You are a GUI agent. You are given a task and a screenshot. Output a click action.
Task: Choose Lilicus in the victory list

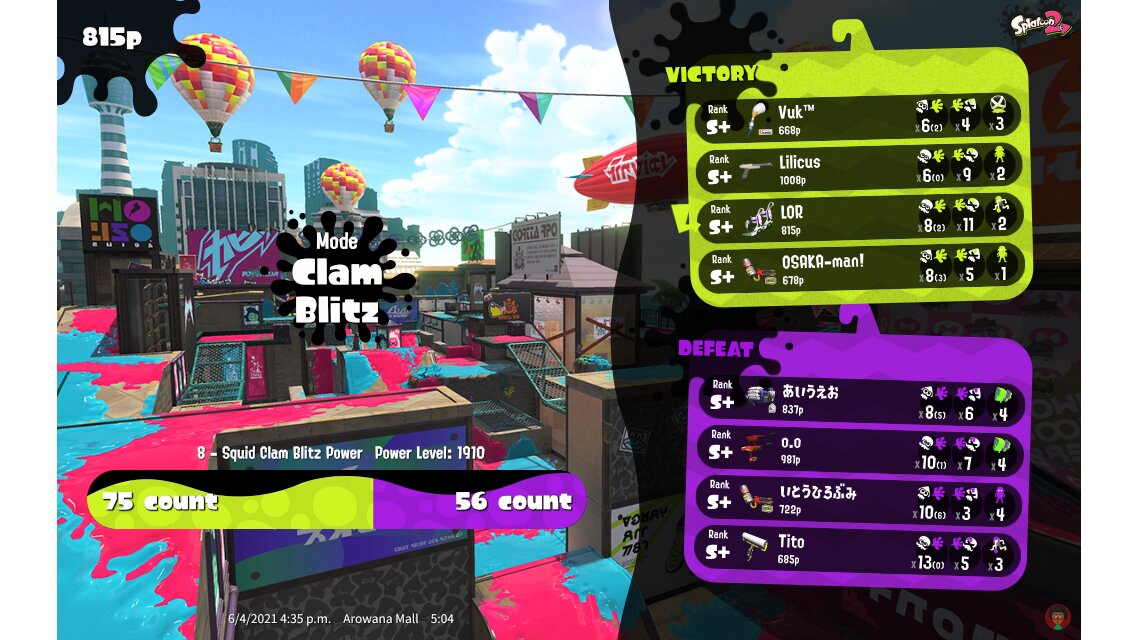tap(859, 166)
